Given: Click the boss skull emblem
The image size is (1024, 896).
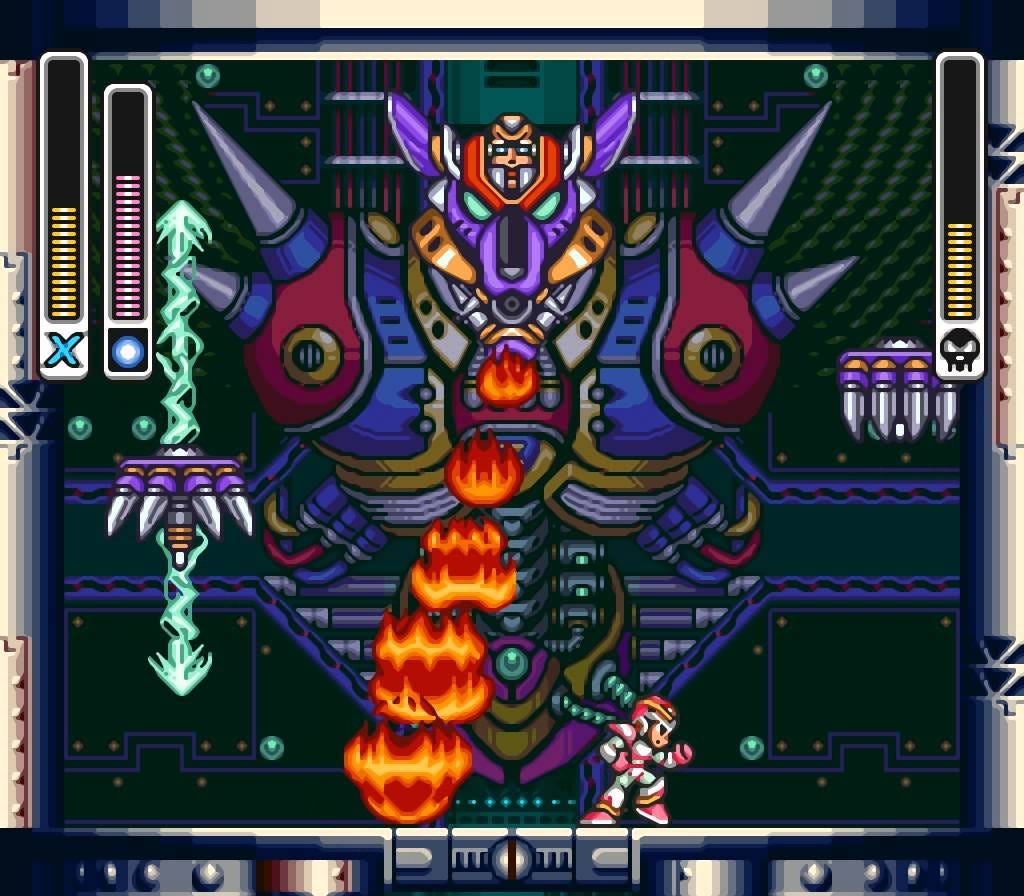Looking at the screenshot, I should 960,351.
